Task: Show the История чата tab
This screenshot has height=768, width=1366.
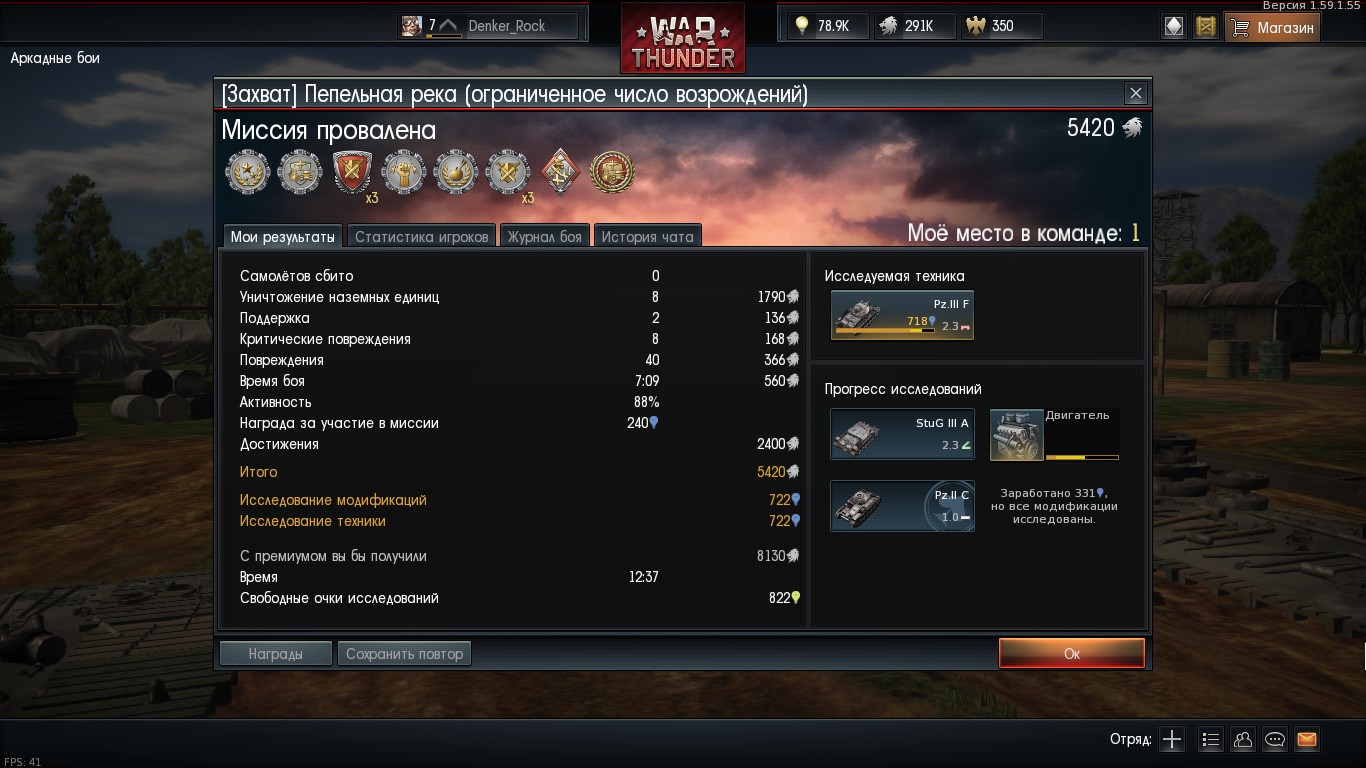Action: [647, 237]
